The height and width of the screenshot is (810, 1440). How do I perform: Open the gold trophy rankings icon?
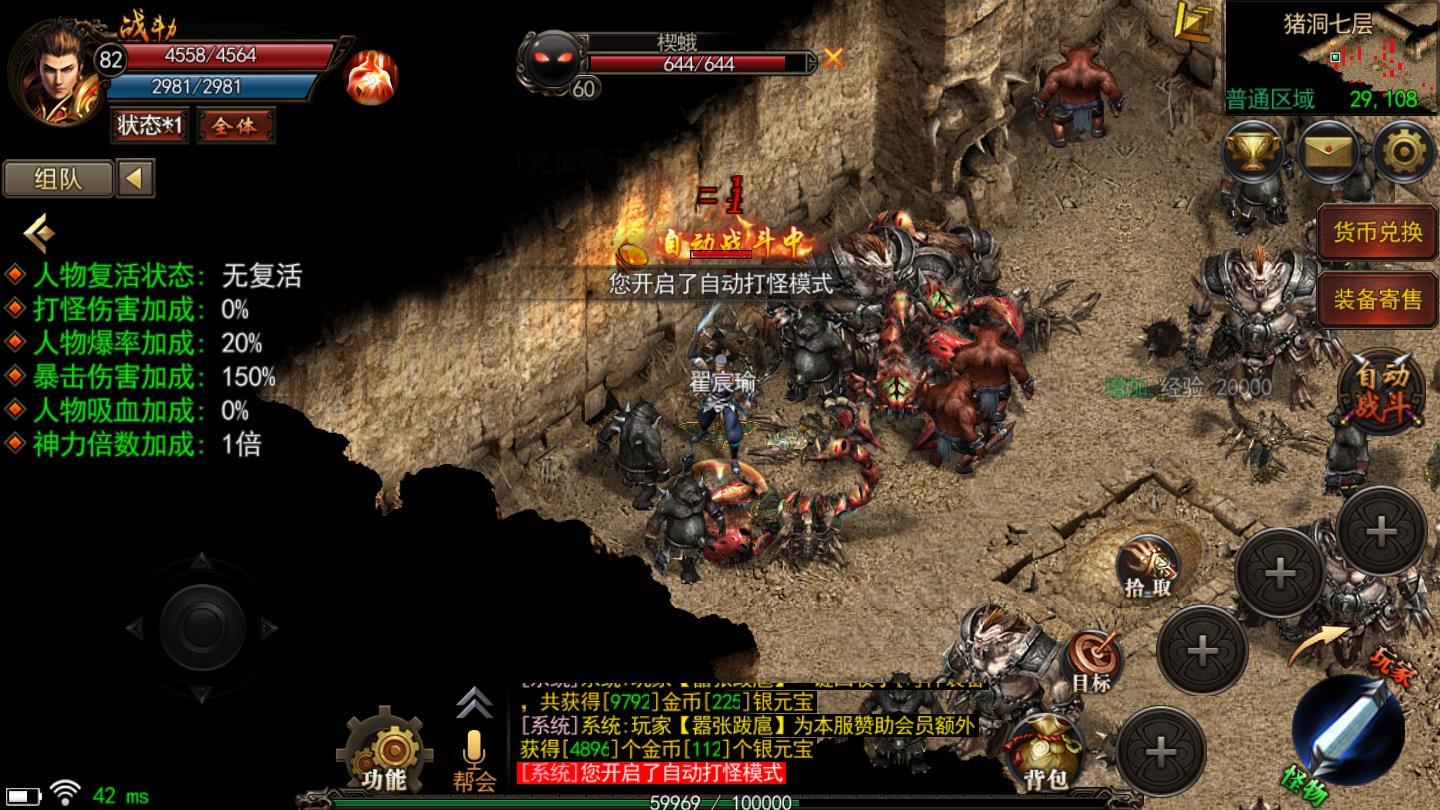(x=1254, y=152)
